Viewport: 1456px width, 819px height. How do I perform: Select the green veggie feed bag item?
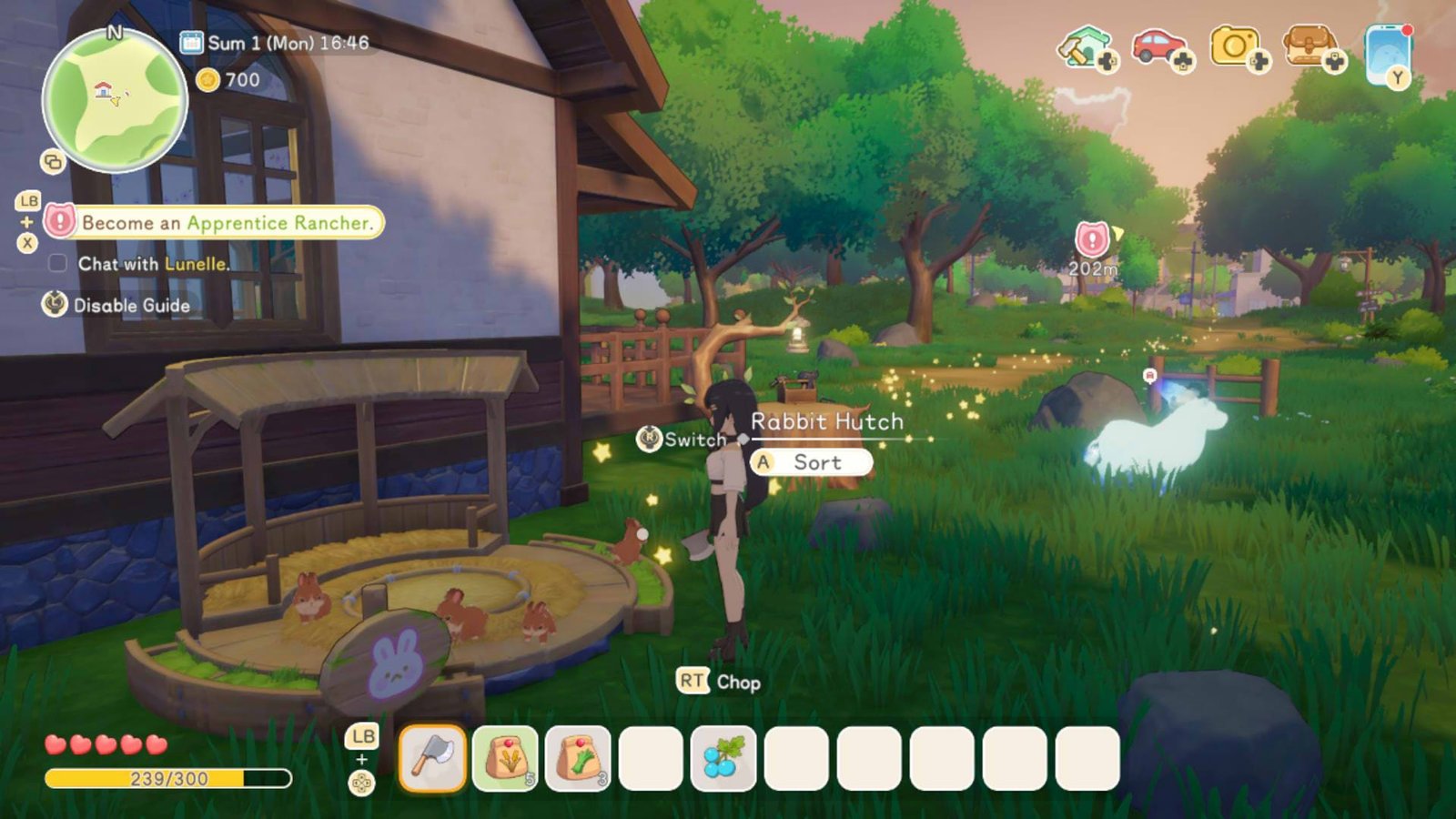577,757
